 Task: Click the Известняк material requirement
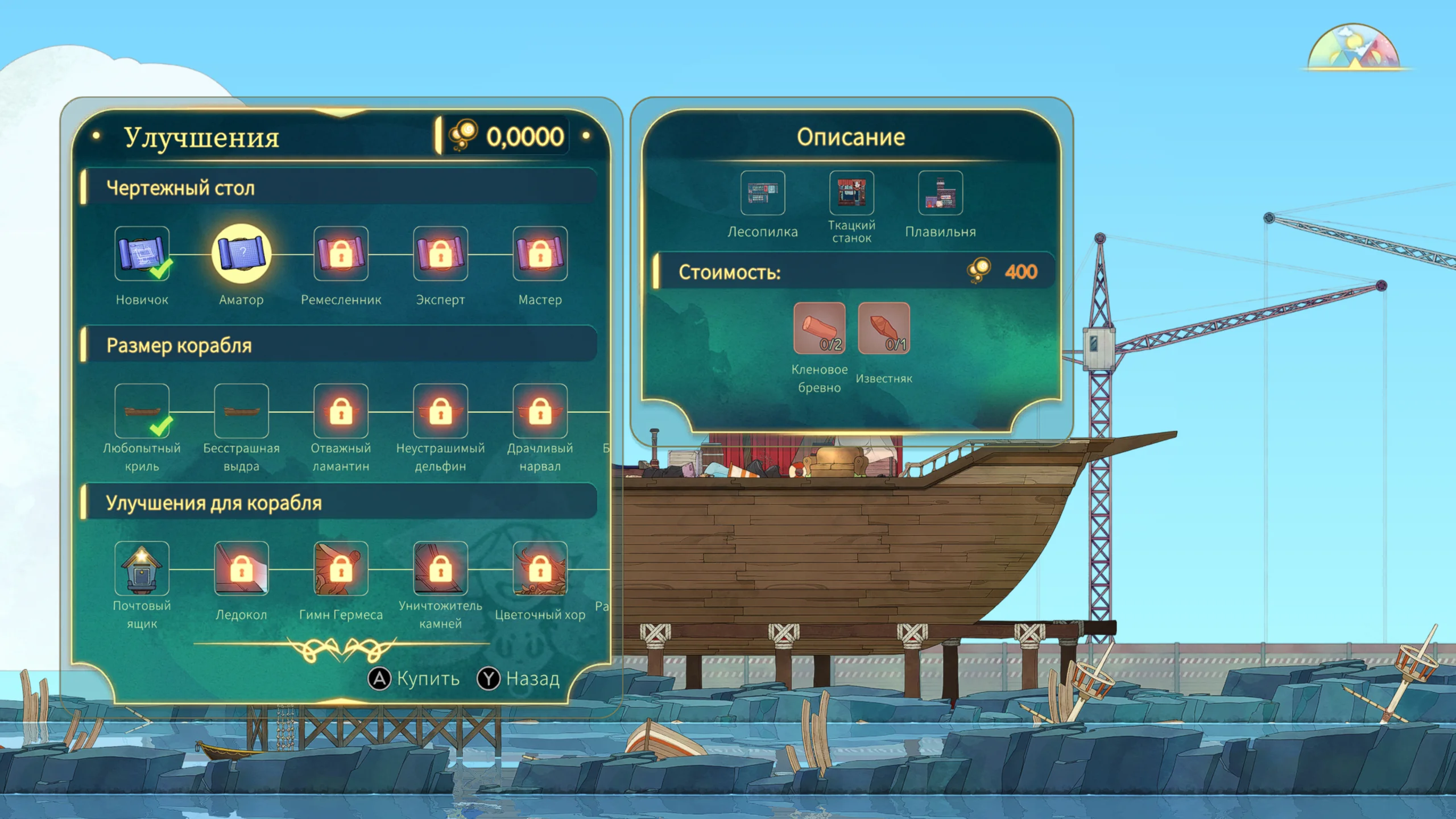click(883, 328)
